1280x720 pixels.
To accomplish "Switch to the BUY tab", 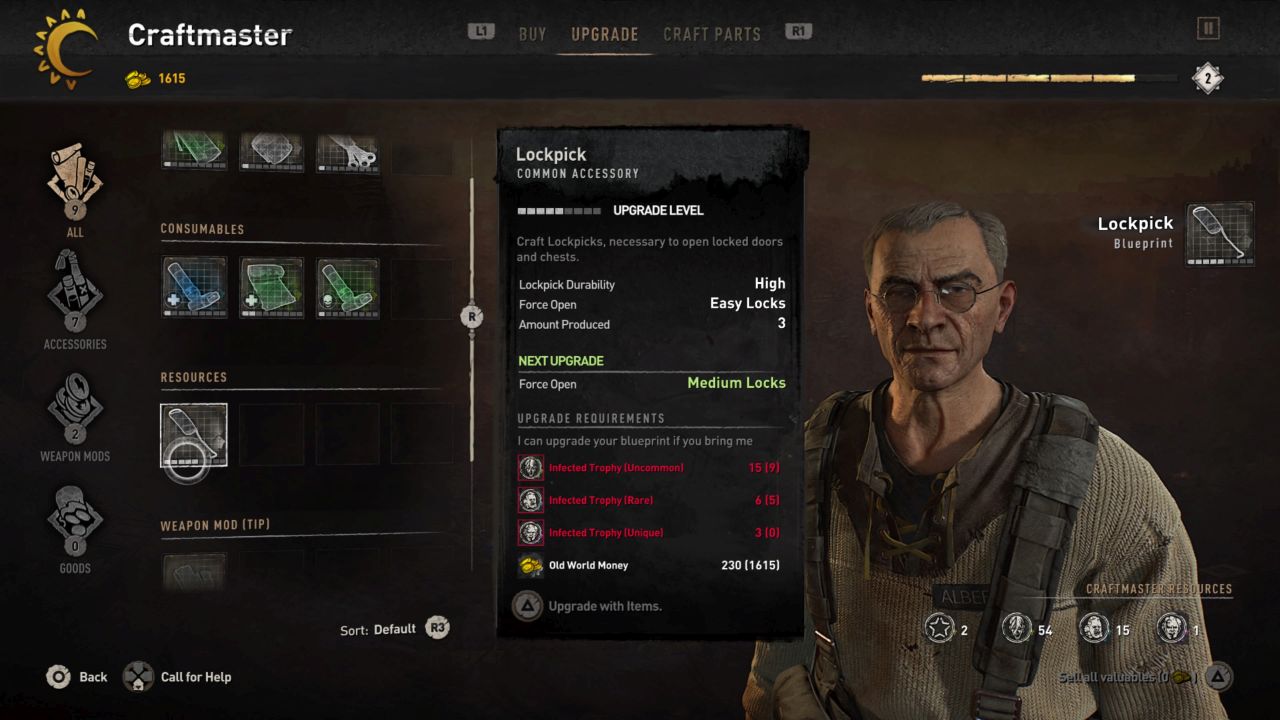I will point(532,33).
